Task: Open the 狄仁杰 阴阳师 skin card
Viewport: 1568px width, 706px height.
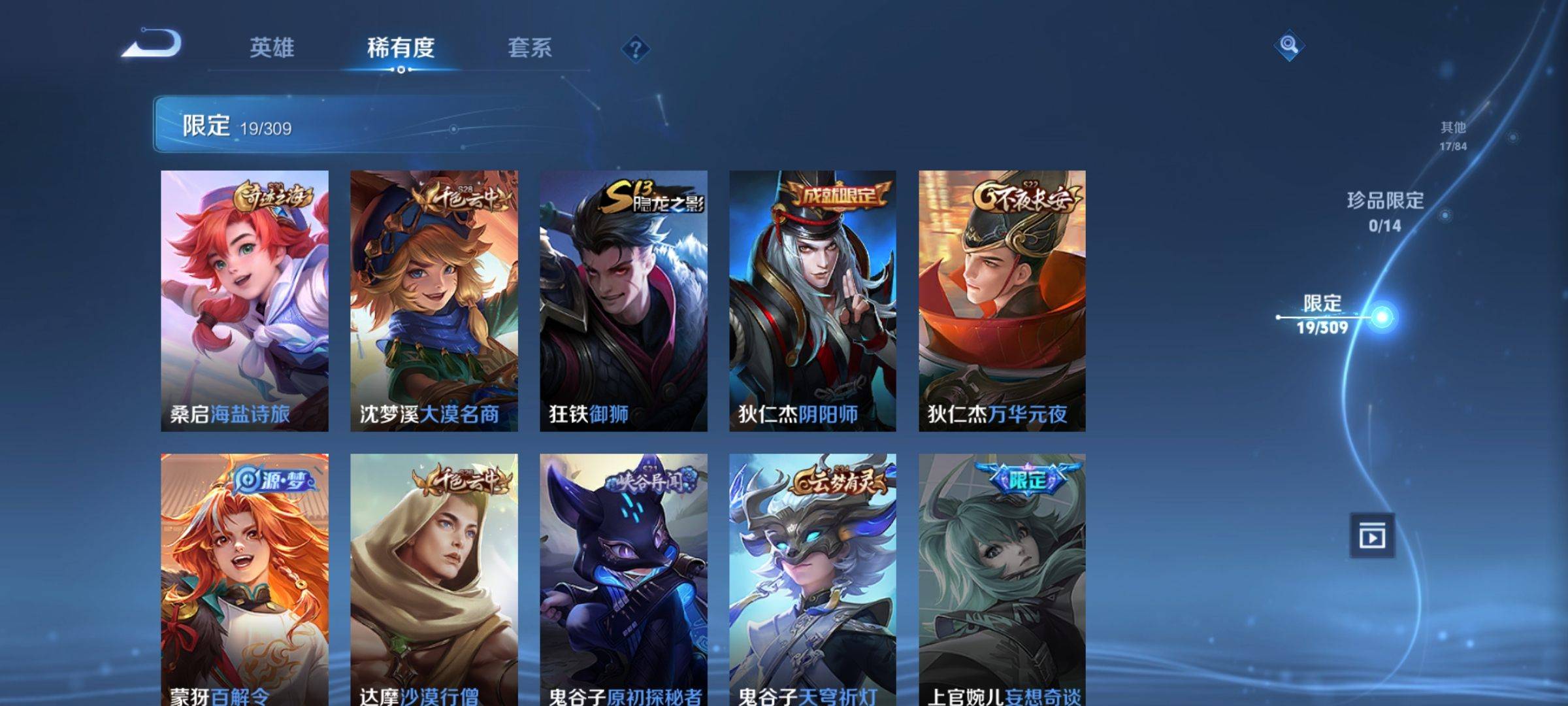Action: (813, 301)
